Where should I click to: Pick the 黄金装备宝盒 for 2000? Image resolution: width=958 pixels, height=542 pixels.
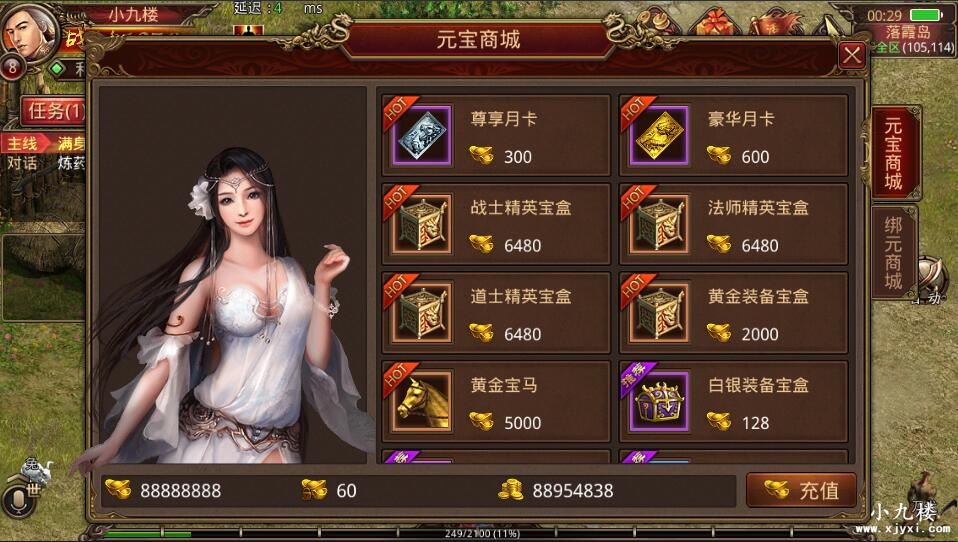point(733,312)
